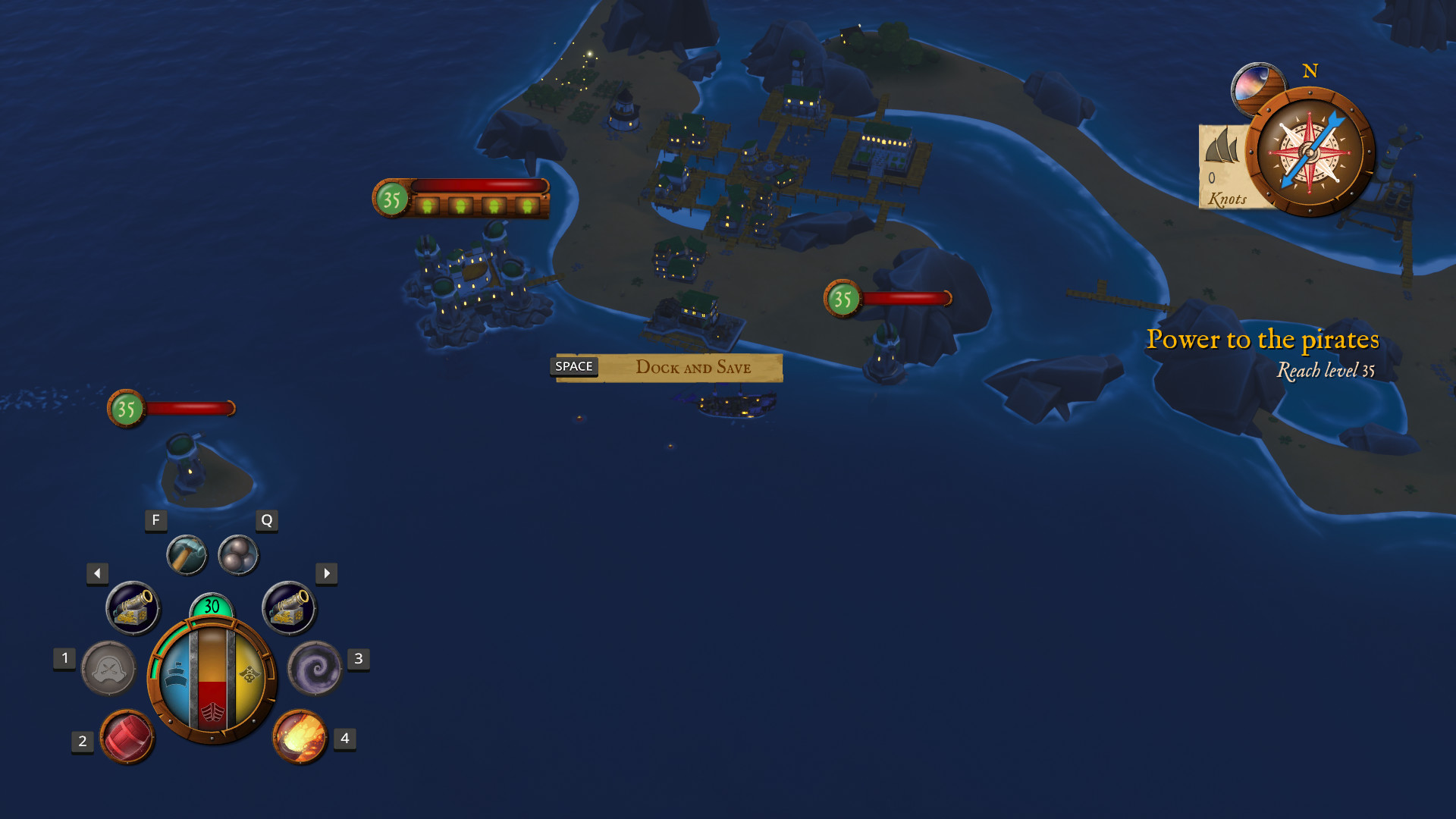This screenshot has height=819, width=1456.
Task: Select the blue ship emblem on the status wheel
Action: 177,673
